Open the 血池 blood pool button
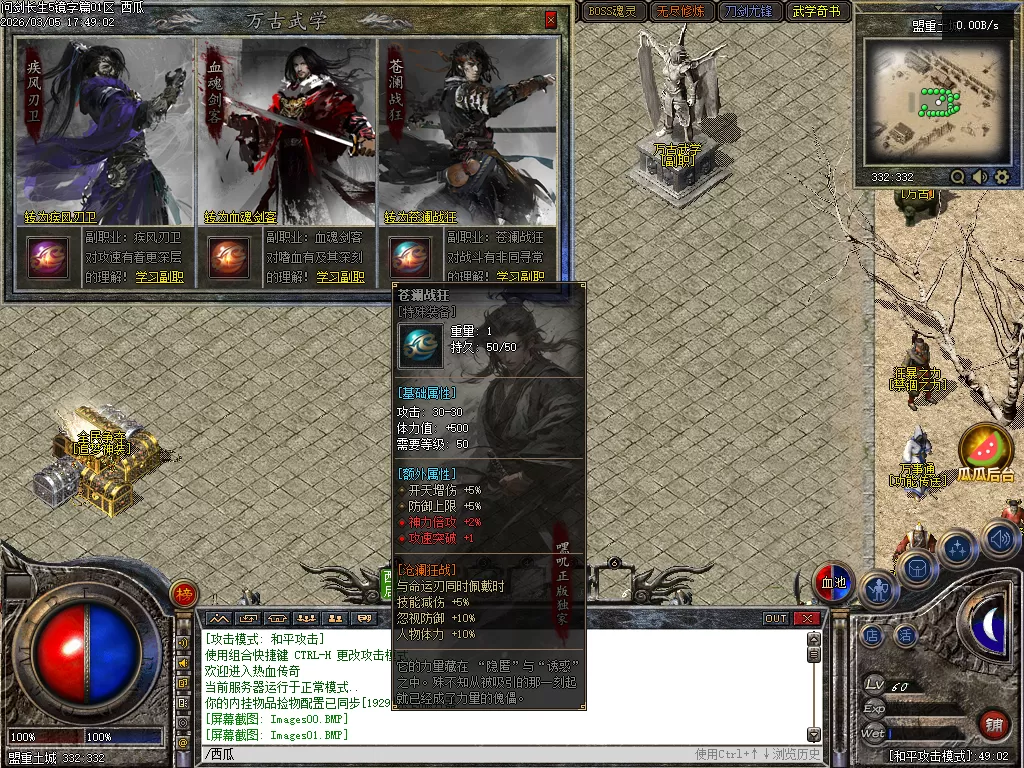The width and height of the screenshot is (1024, 768). [x=832, y=583]
